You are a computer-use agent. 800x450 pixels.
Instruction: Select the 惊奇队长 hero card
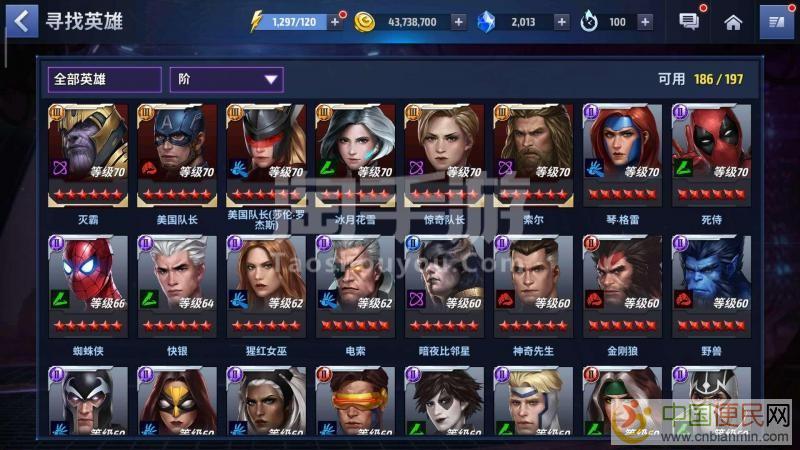(444, 152)
